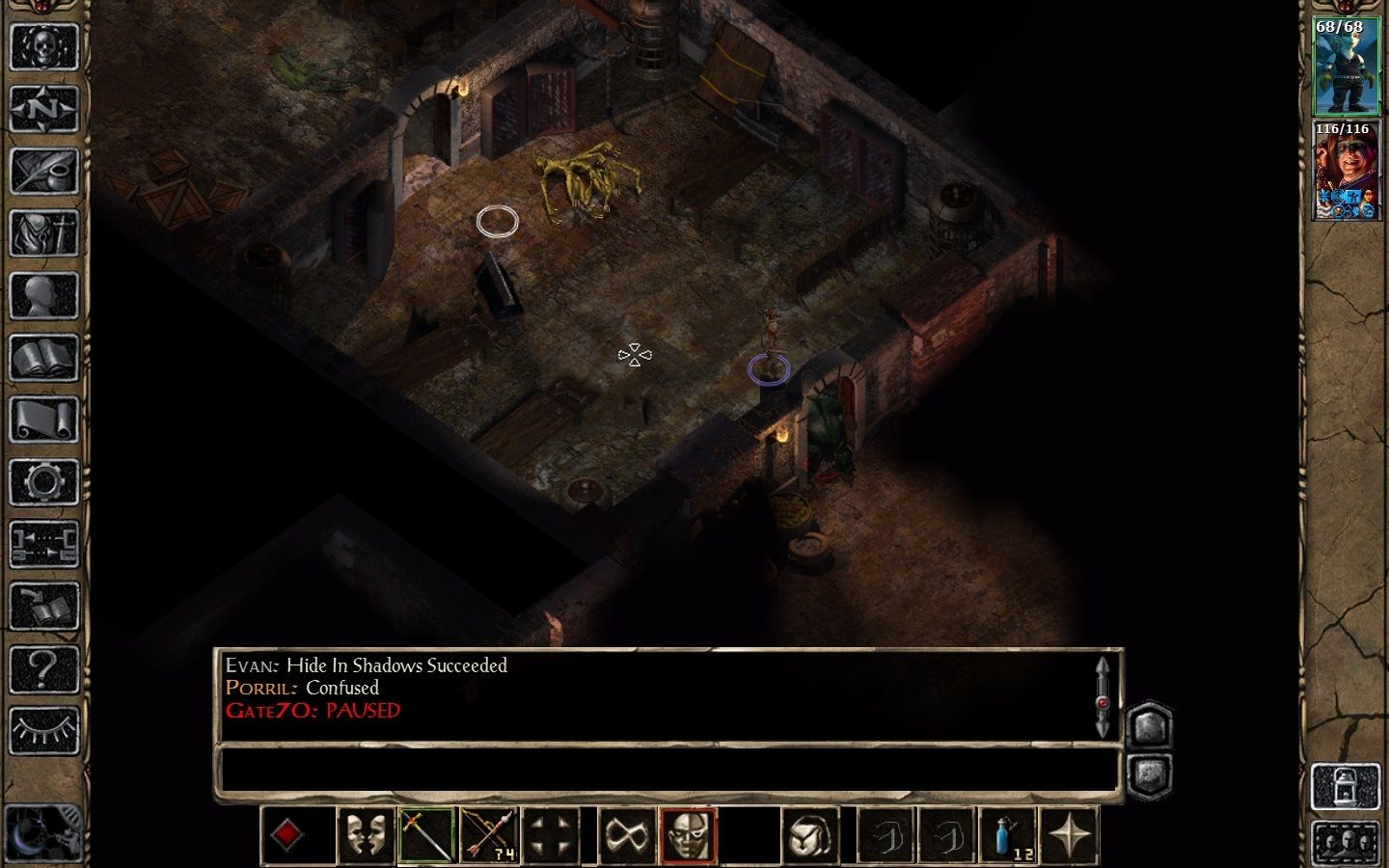Open the mage spellbook button

pos(43,359)
